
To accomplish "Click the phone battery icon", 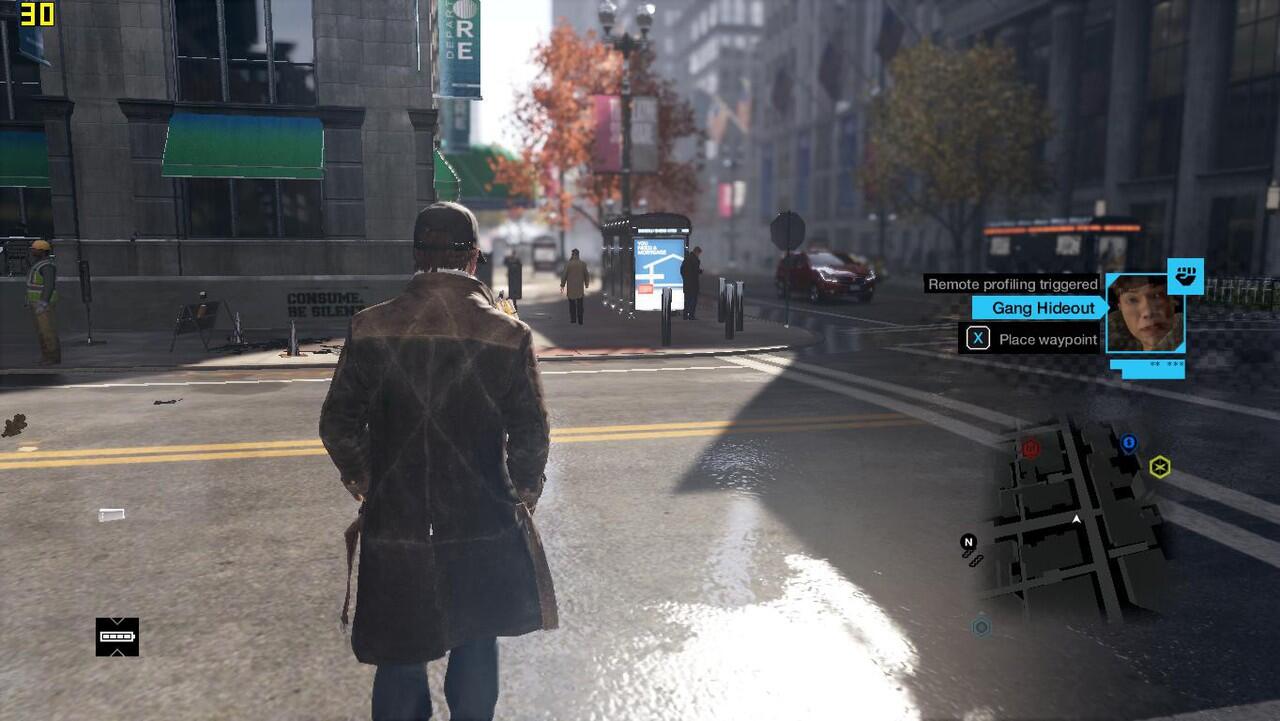I will (x=117, y=636).
